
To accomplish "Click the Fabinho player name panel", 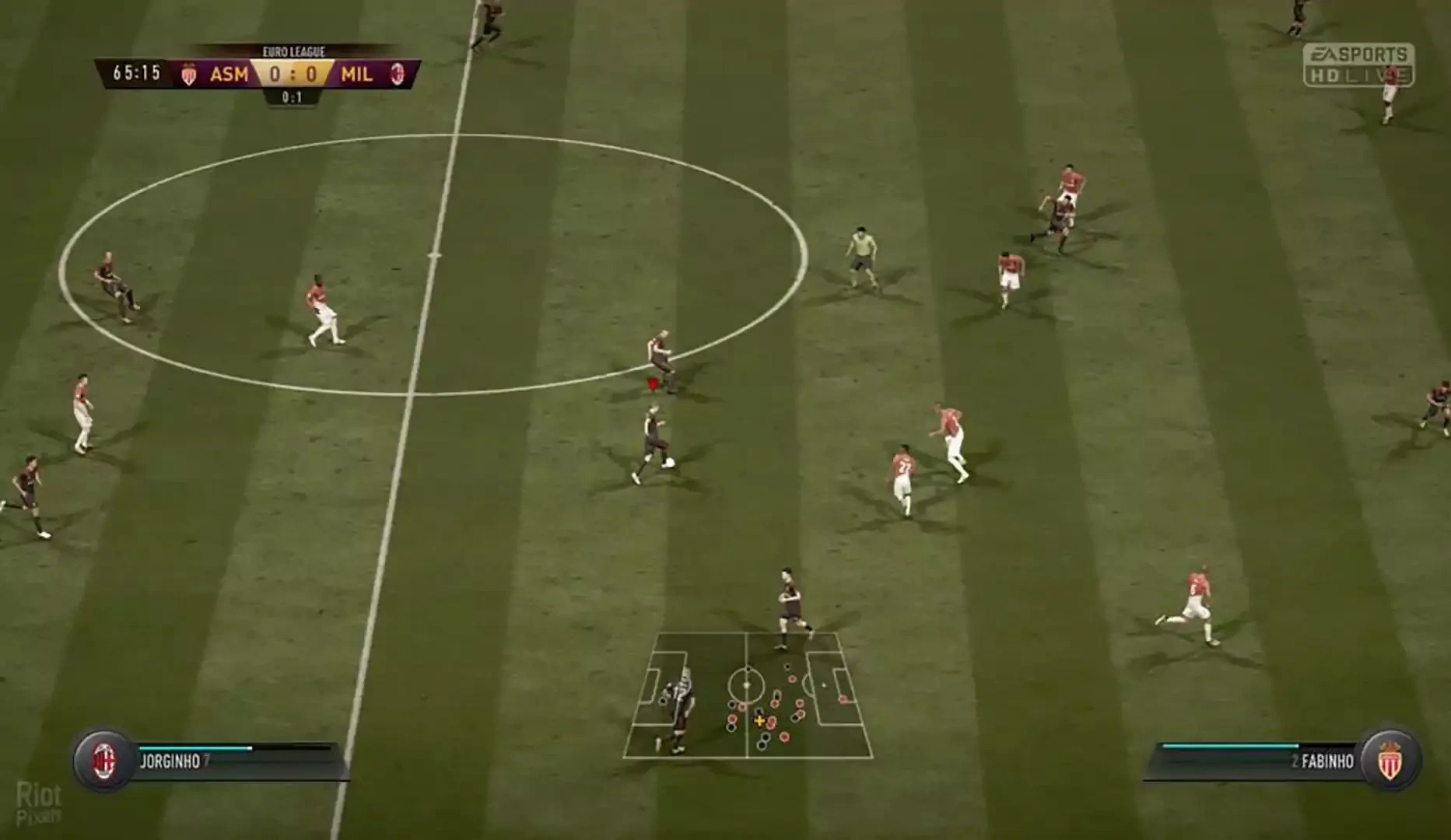I will (x=1260, y=761).
